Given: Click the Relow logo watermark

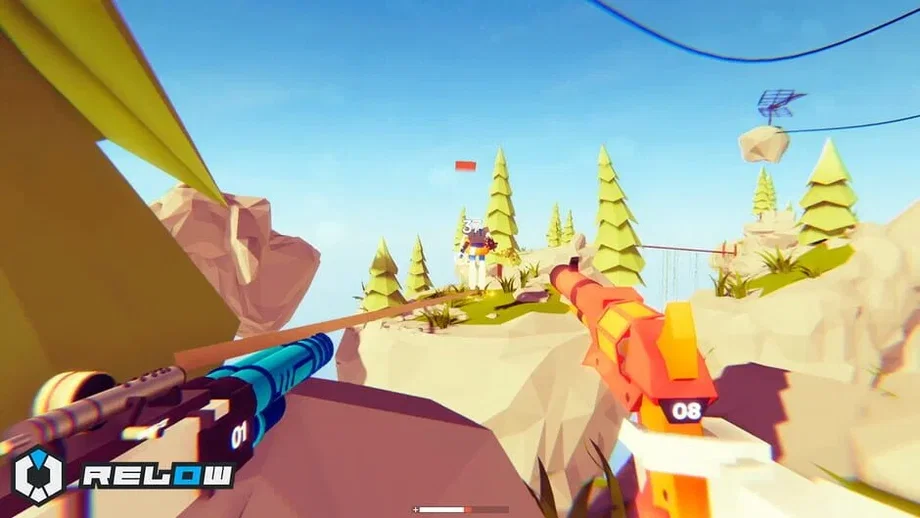Looking at the screenshot, I should [124, 474].
